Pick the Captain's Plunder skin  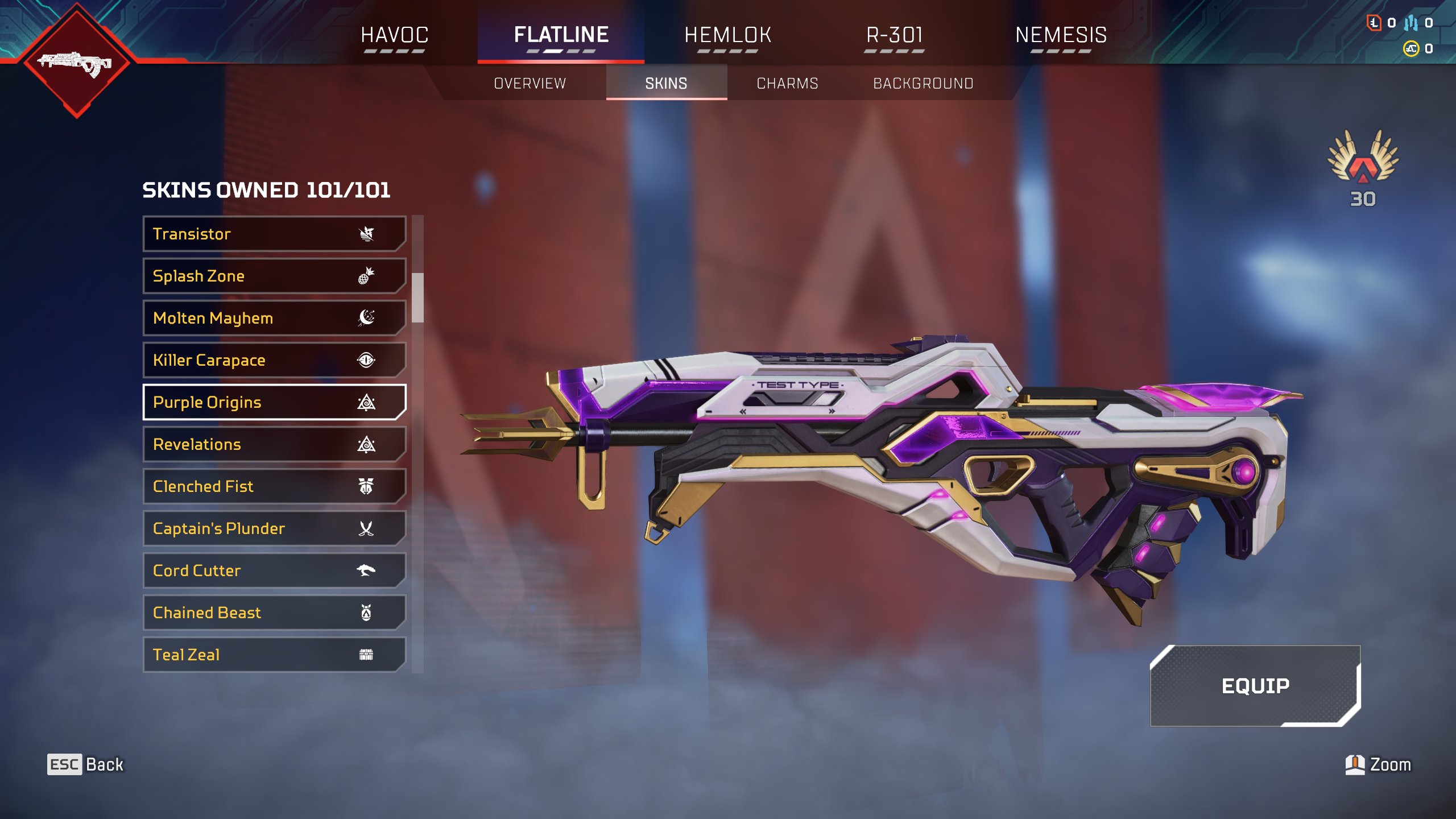[274, 528]
